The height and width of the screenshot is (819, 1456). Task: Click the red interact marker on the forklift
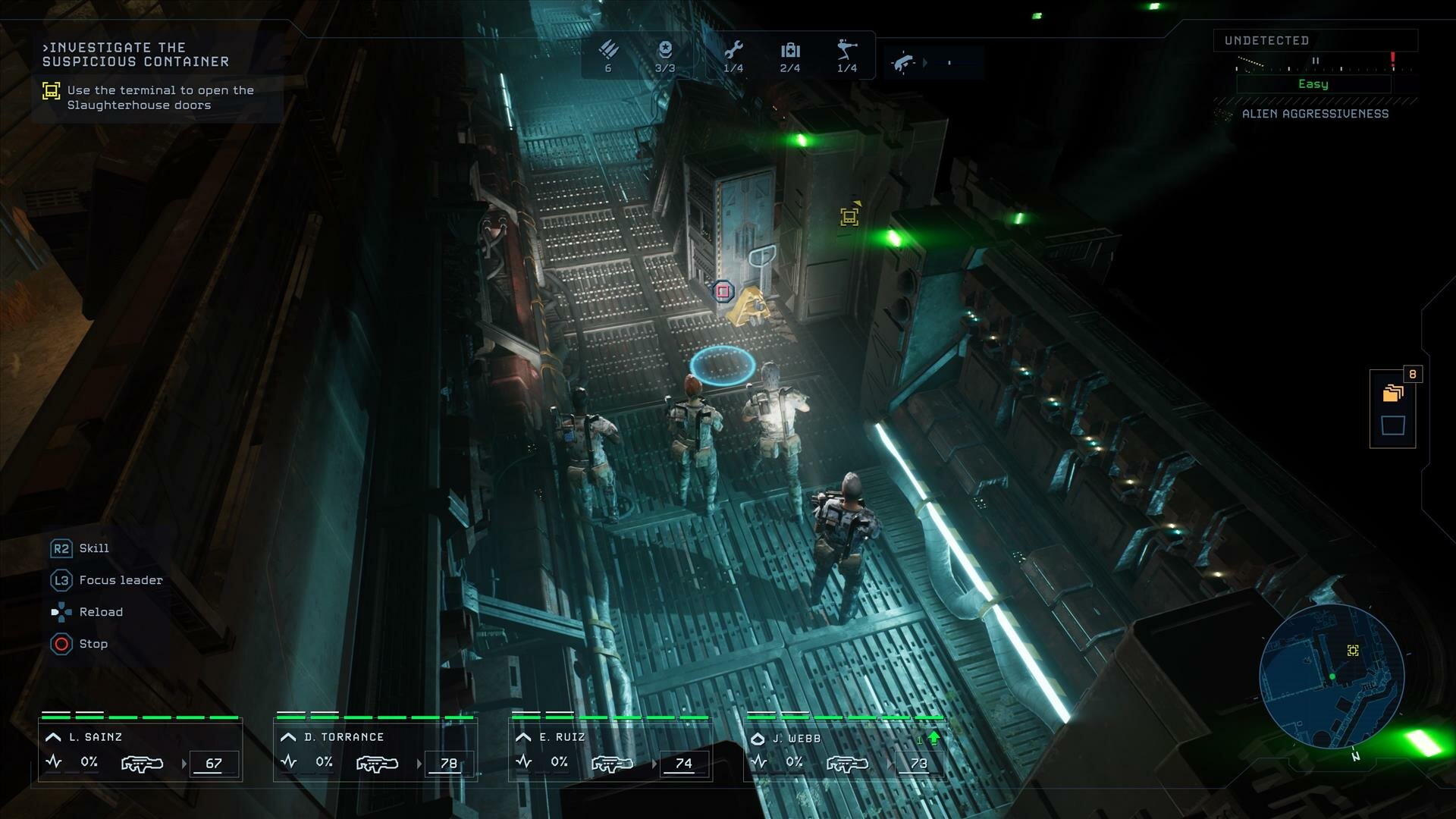point(723,291)
